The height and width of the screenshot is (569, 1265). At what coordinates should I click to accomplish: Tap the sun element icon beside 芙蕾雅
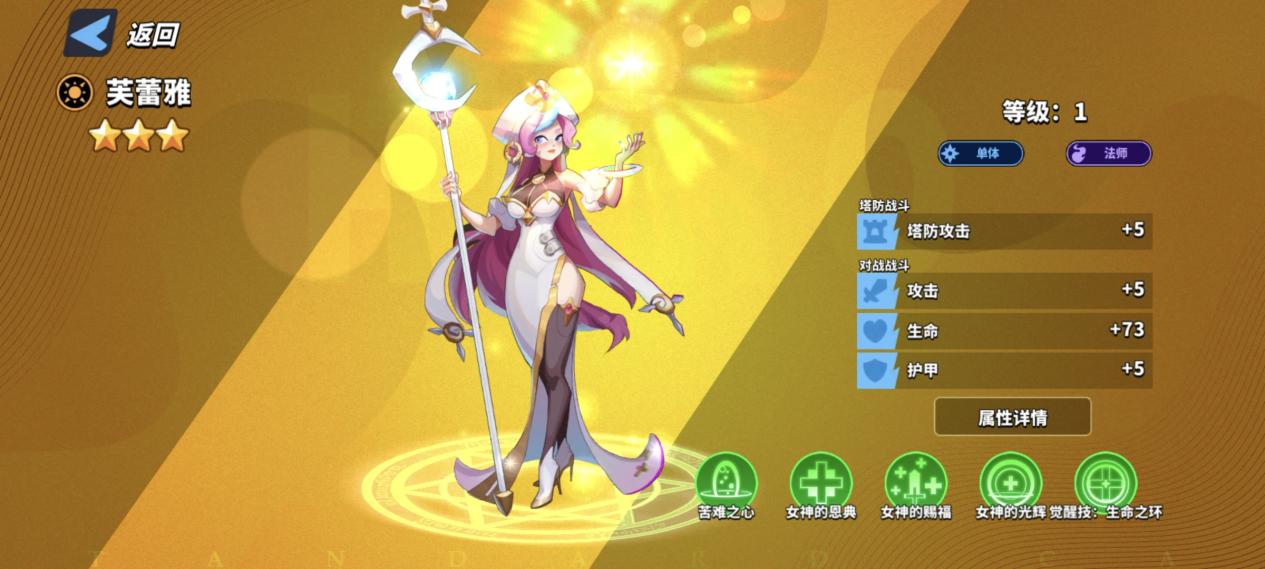[x=75, y=94]
